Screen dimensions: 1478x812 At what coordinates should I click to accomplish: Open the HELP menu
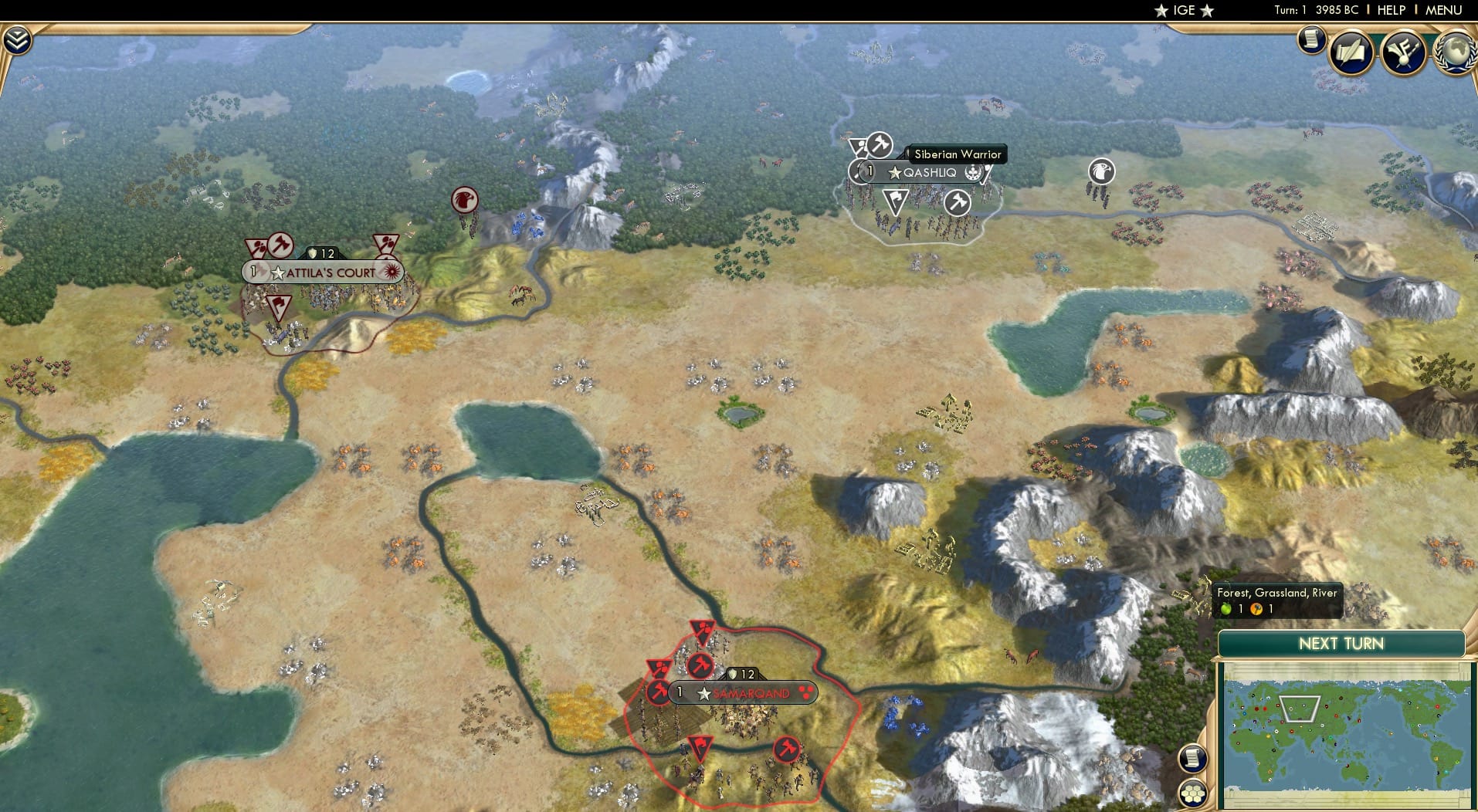pyautogui.click(x=1392, y=10)
